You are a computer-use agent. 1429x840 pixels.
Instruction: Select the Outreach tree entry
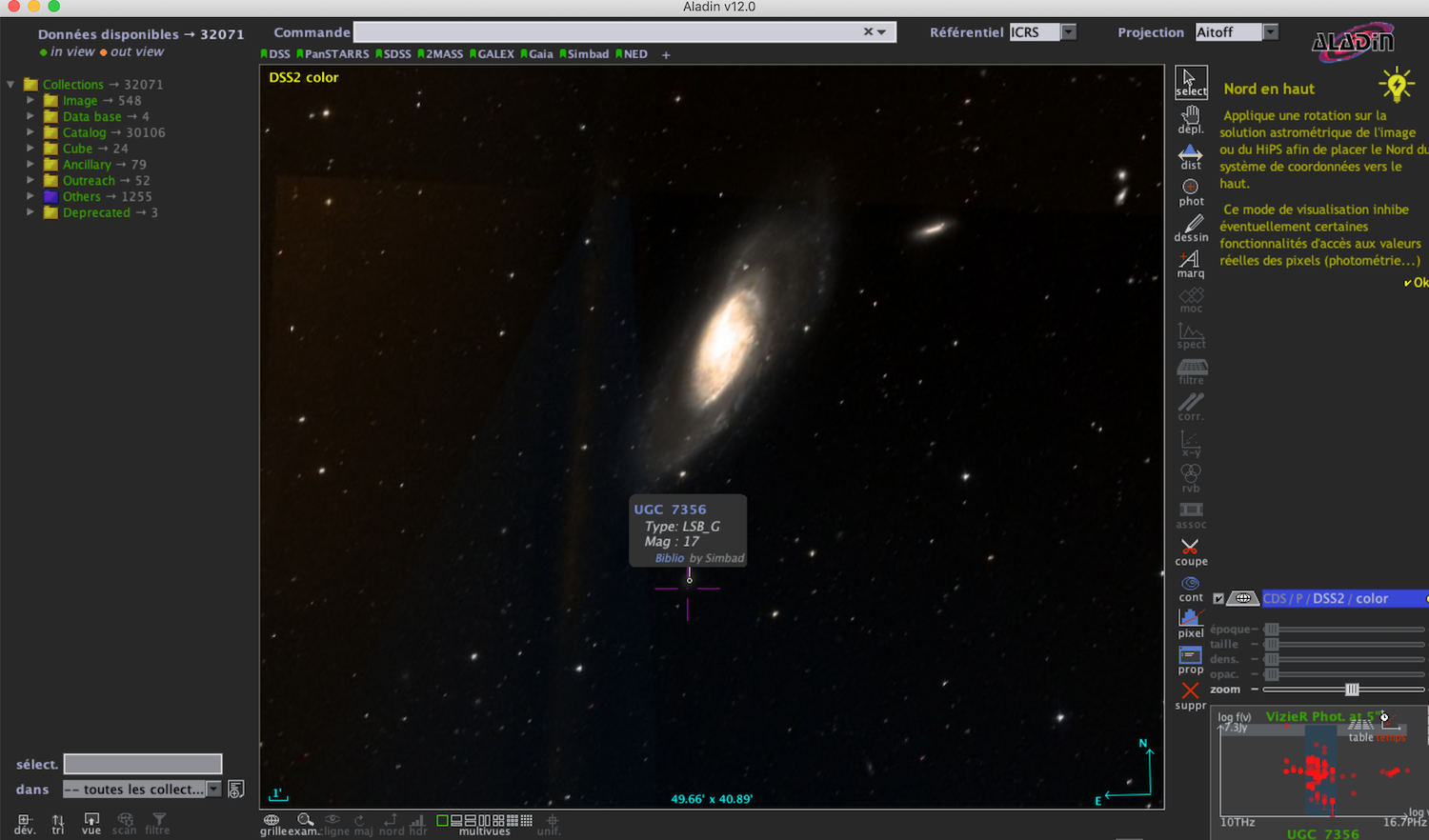point(89,181)
